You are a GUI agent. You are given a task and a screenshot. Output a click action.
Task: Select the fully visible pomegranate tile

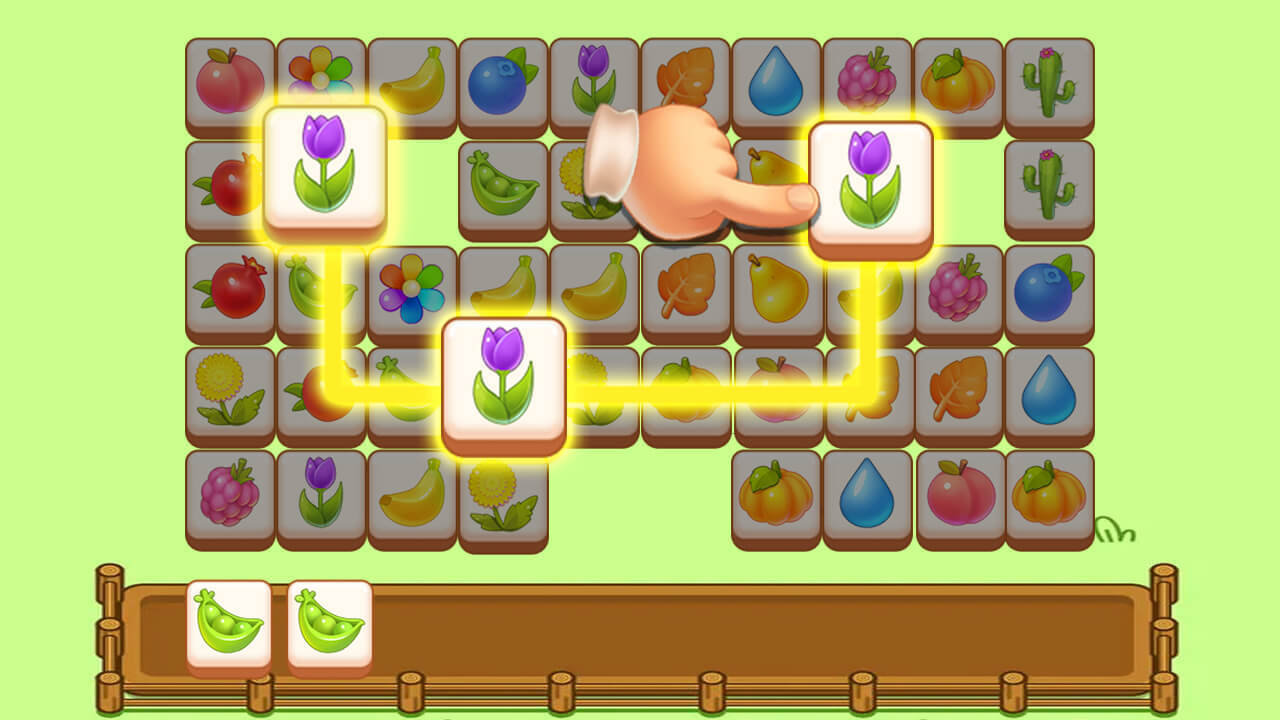click(230, 289)
